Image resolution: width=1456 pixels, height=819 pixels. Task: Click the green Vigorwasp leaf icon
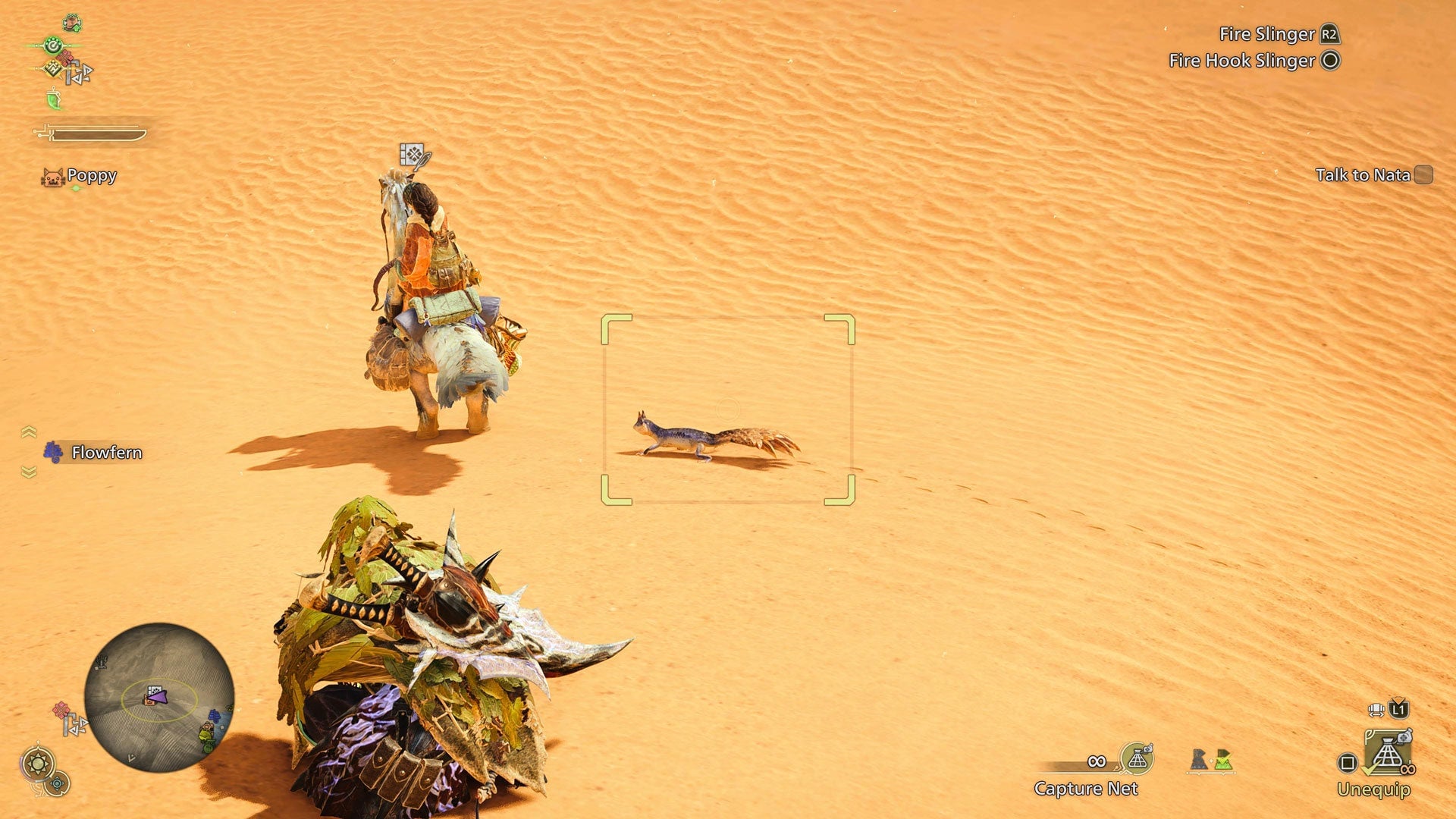coord(55,100)
